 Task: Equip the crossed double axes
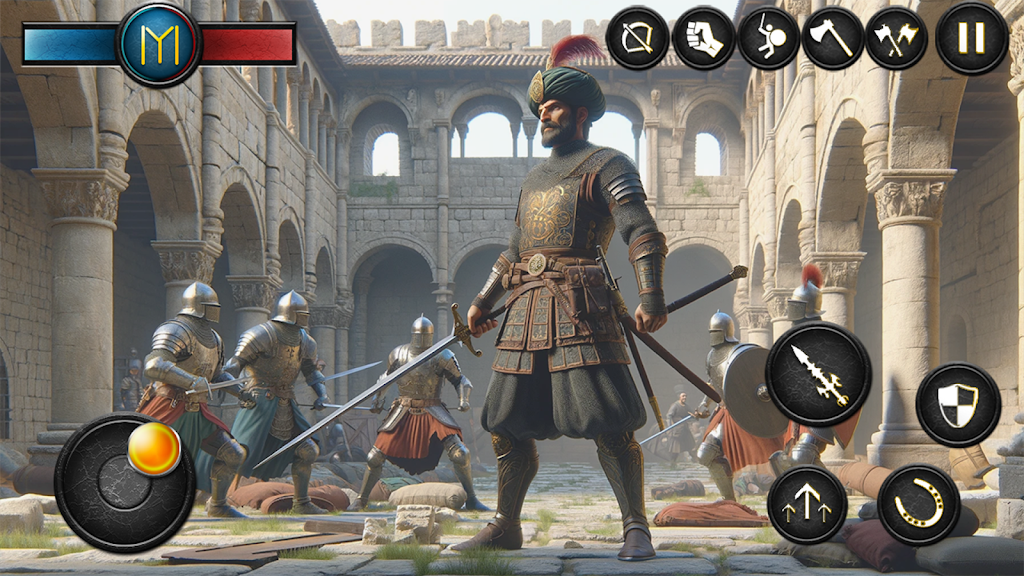(x=896, y=39)
